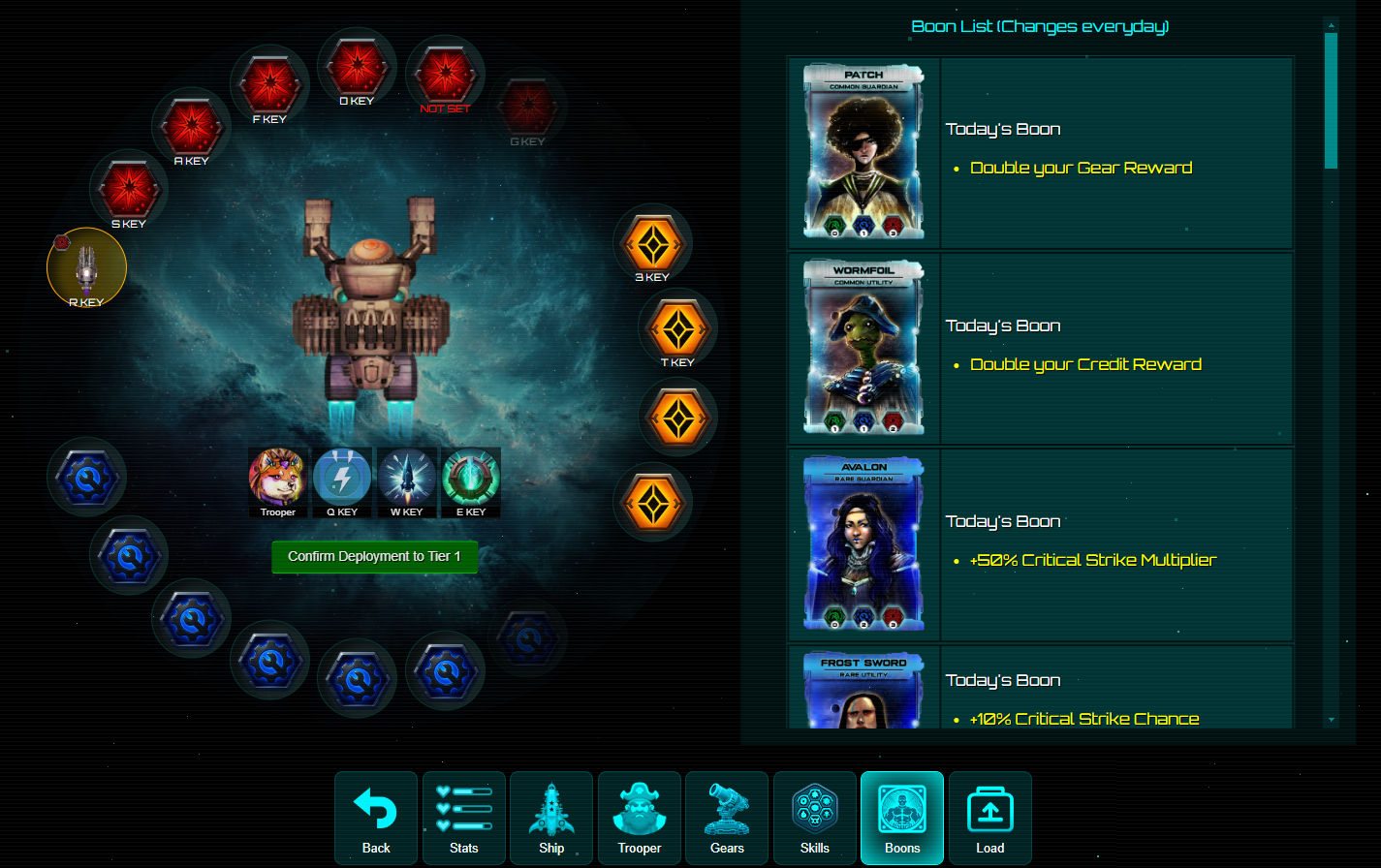Click the Load button
Image resolution: width=1381 pixels, height=868 pixels.
click(990, 818)
